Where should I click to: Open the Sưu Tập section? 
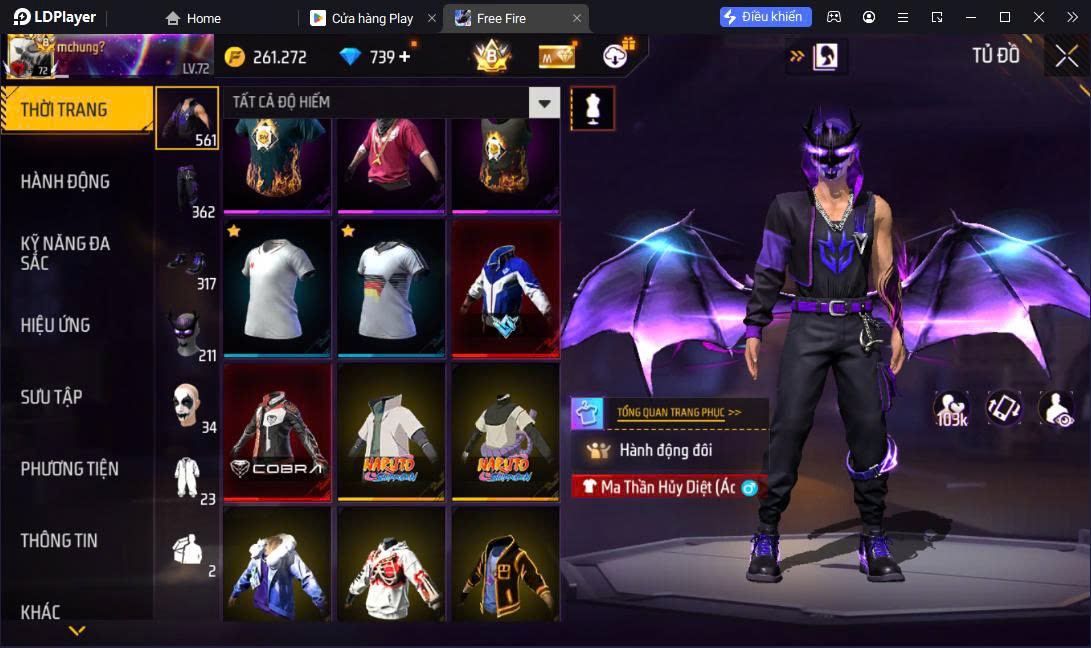(x=50, y=397)
